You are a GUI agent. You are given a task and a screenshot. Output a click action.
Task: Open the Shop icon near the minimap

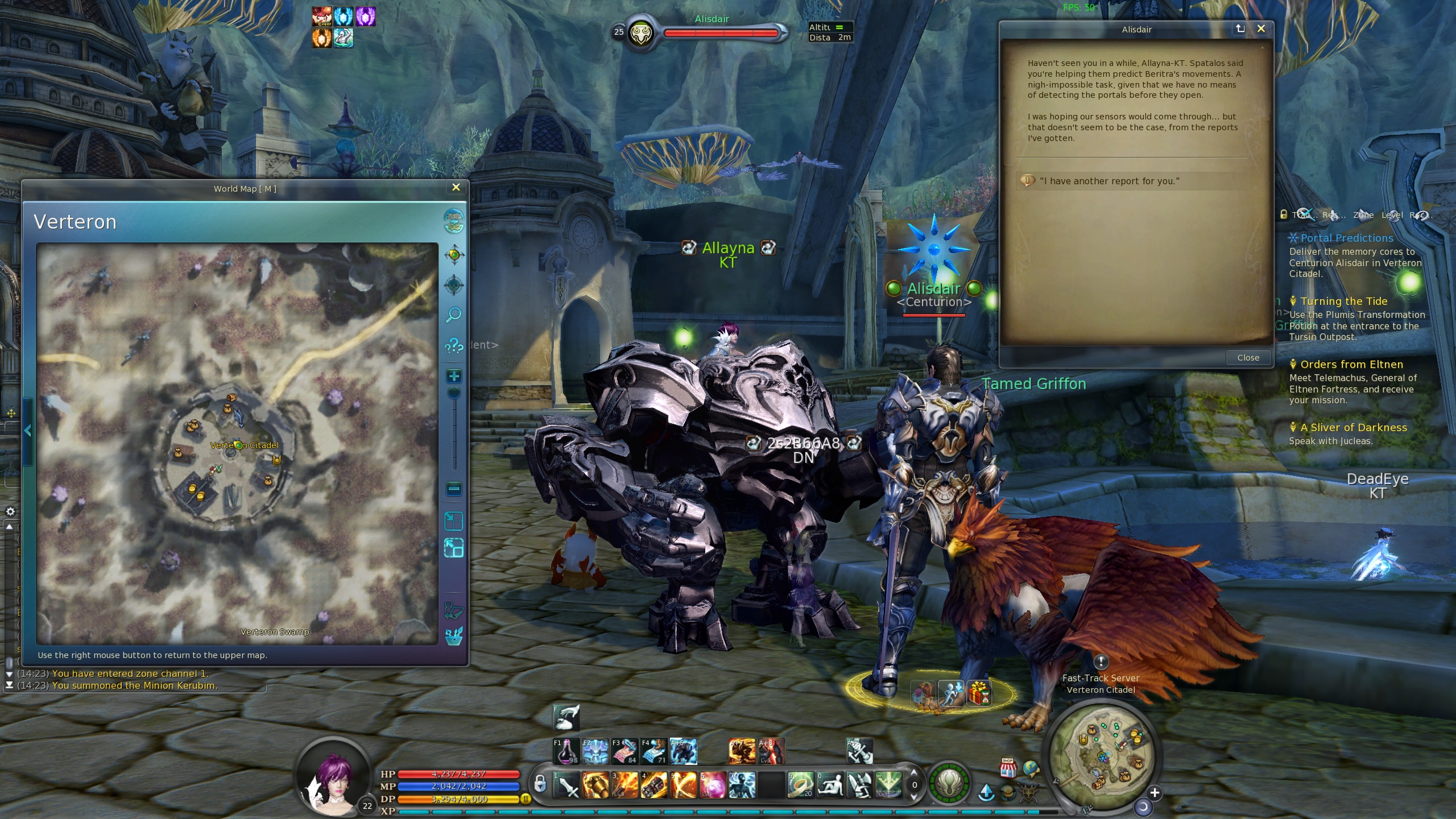tap(1008, 768)
